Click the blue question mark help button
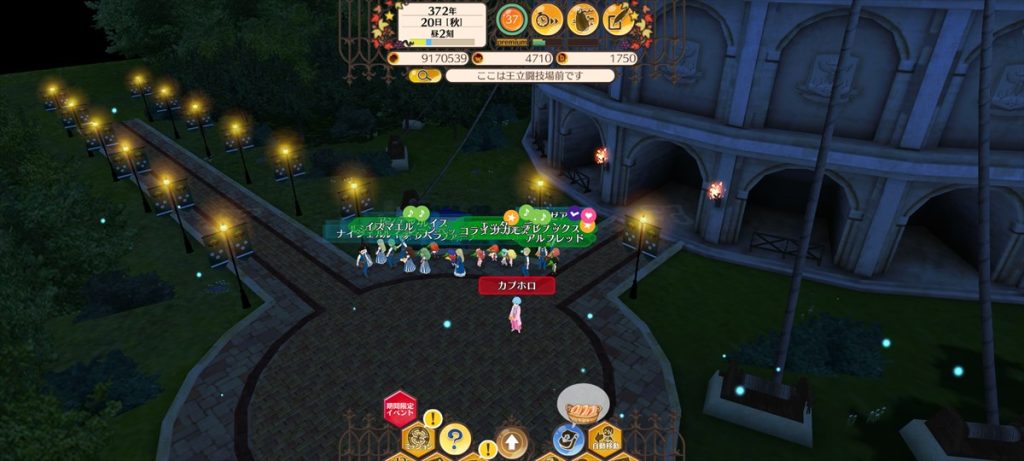Viewport: 1024px width, 461px height. click(x=455, y=438)
